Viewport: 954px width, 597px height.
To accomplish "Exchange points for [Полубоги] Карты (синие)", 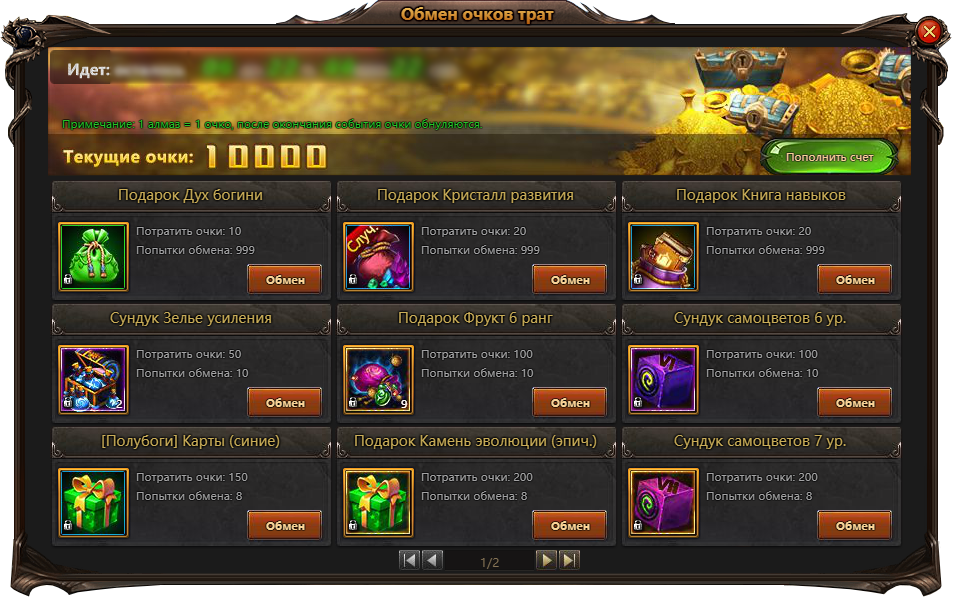I will click(x=284, y=526).
